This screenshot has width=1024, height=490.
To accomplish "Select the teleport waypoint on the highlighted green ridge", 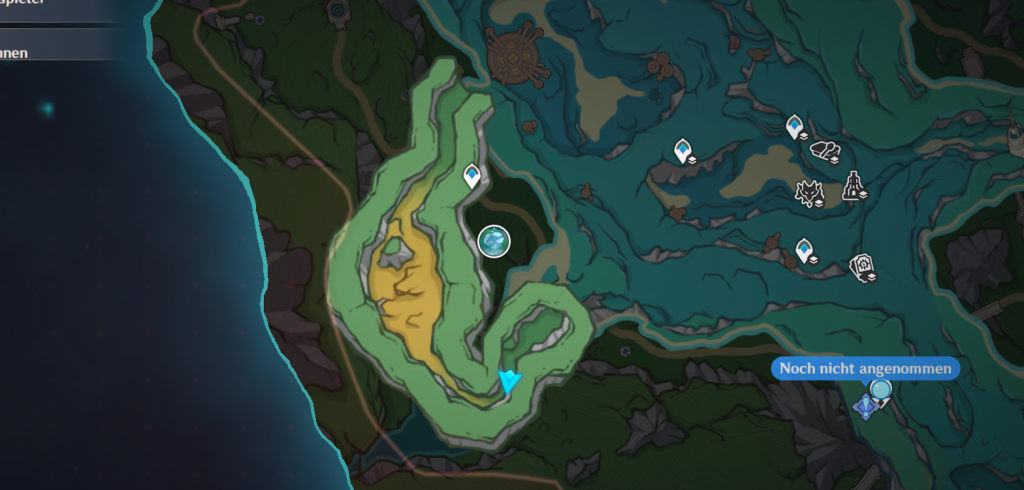I will click(472, 177).
